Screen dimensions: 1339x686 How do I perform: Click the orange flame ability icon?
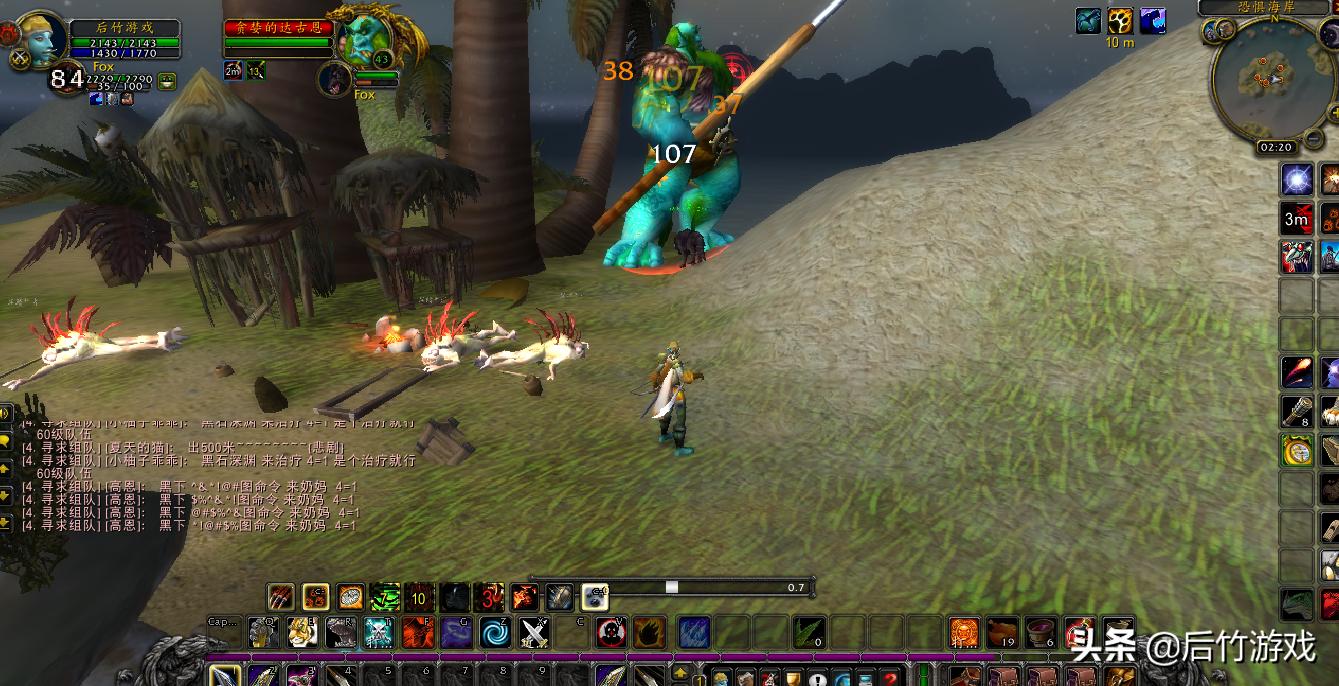(x=649, y=632)
